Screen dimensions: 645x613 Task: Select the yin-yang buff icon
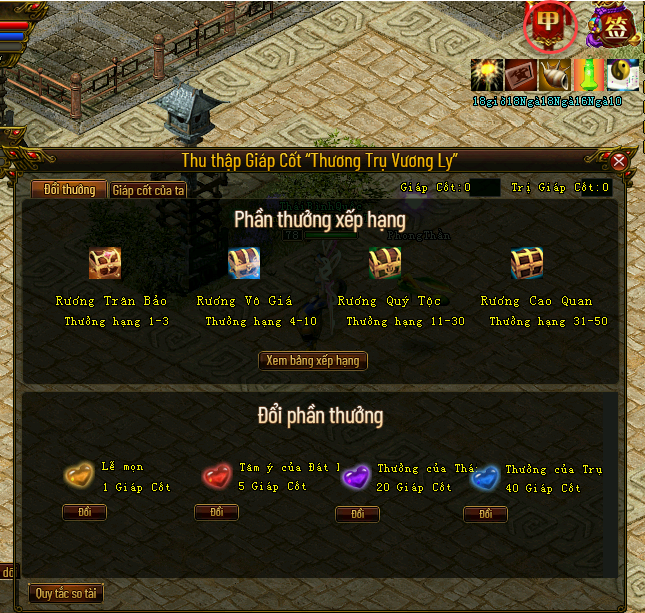coord(622,76)
